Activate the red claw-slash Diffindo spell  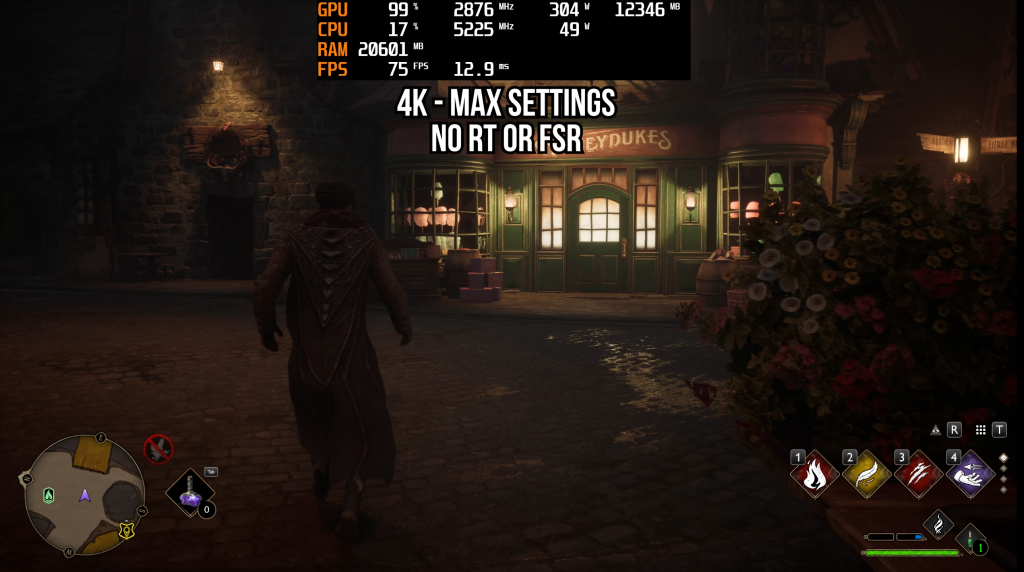tap(917, 475)
